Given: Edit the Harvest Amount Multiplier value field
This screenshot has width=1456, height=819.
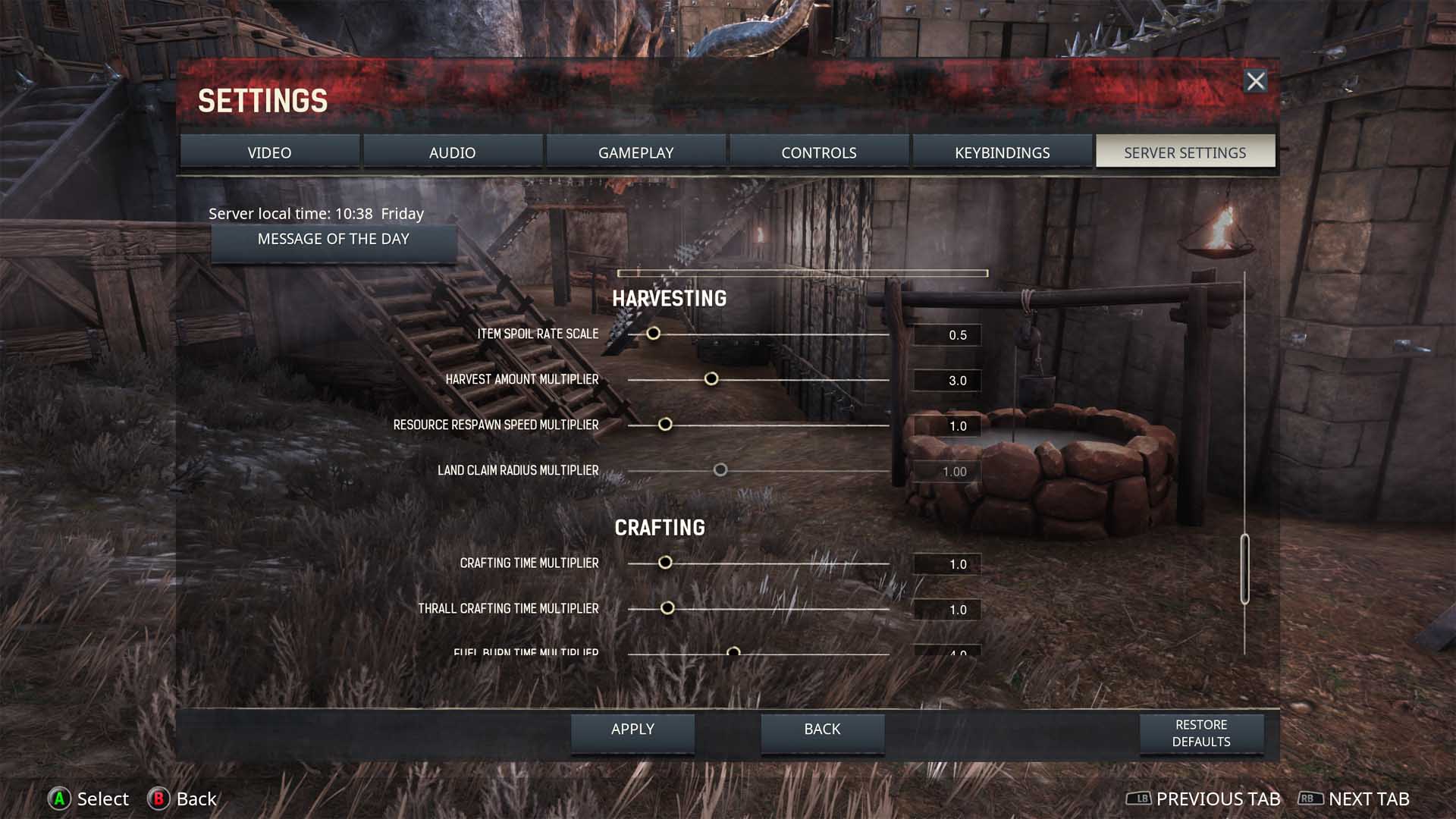Looking at the screenshot, I should click(947, 381).
